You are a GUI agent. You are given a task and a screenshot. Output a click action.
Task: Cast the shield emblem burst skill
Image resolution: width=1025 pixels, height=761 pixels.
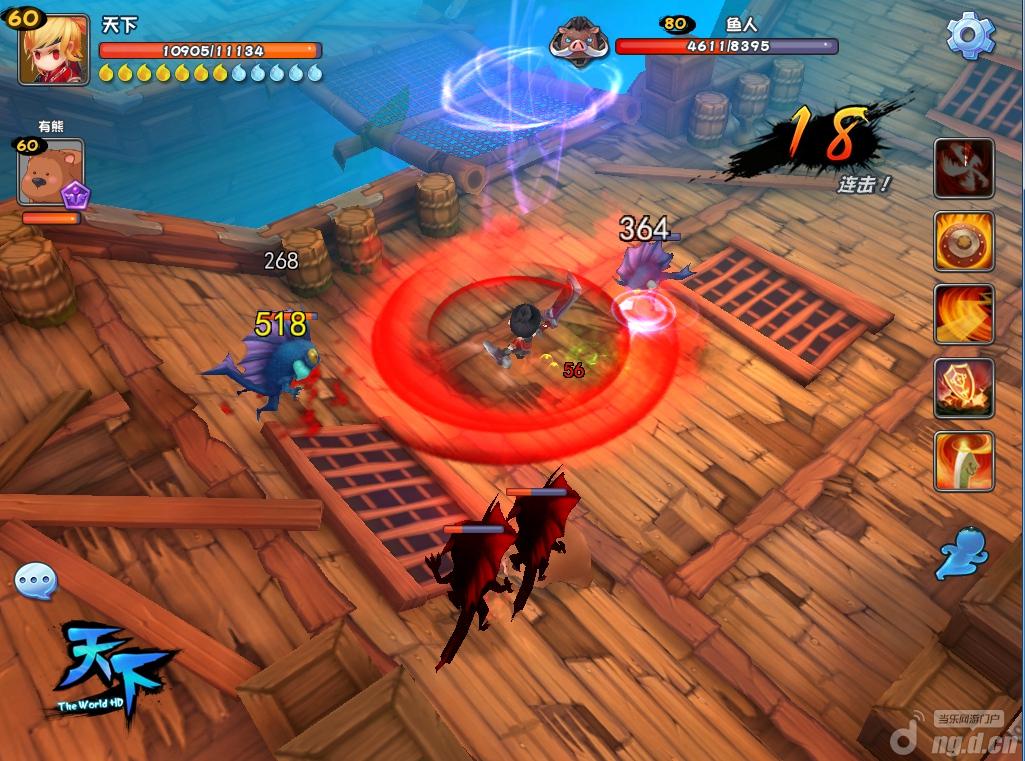(x=964, y=388)
